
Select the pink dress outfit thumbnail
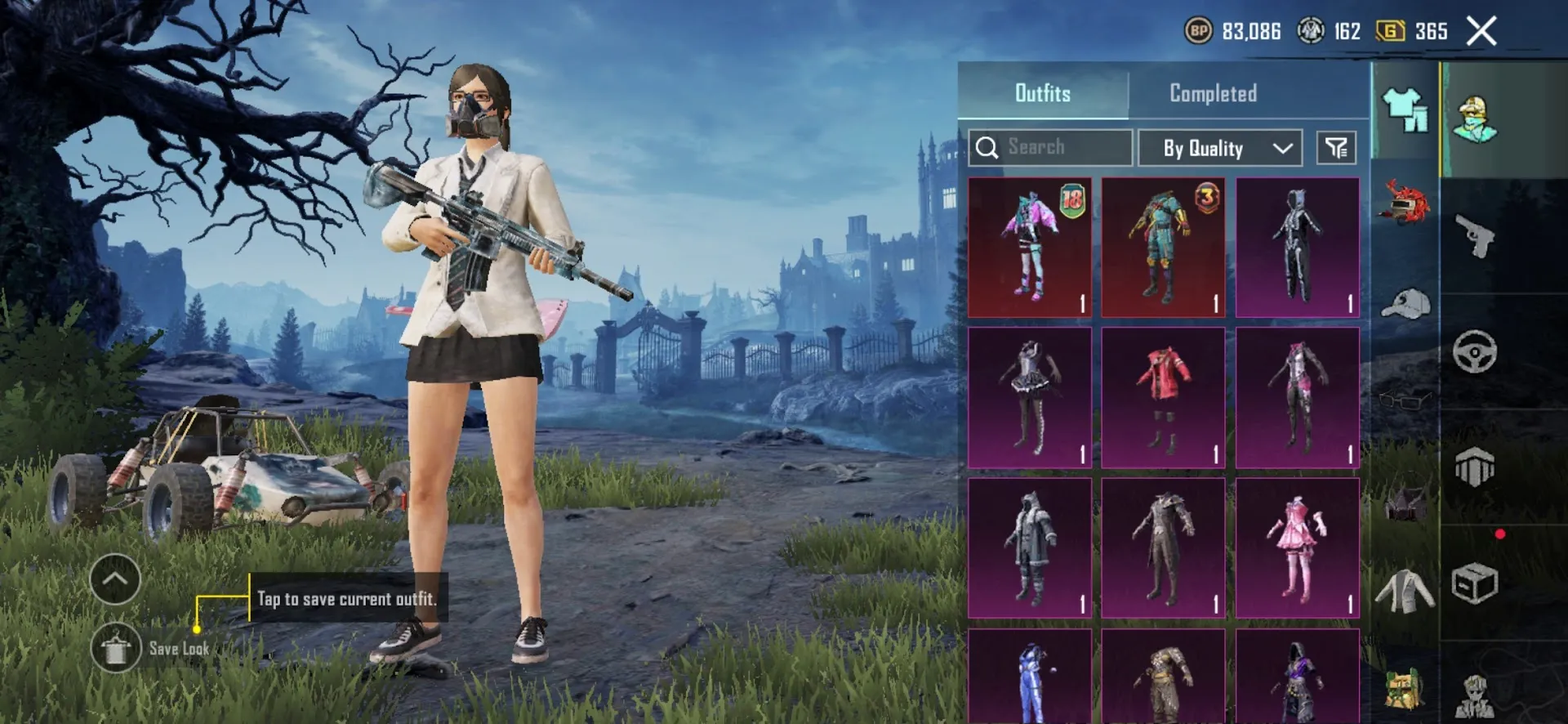pos(1297,546)
